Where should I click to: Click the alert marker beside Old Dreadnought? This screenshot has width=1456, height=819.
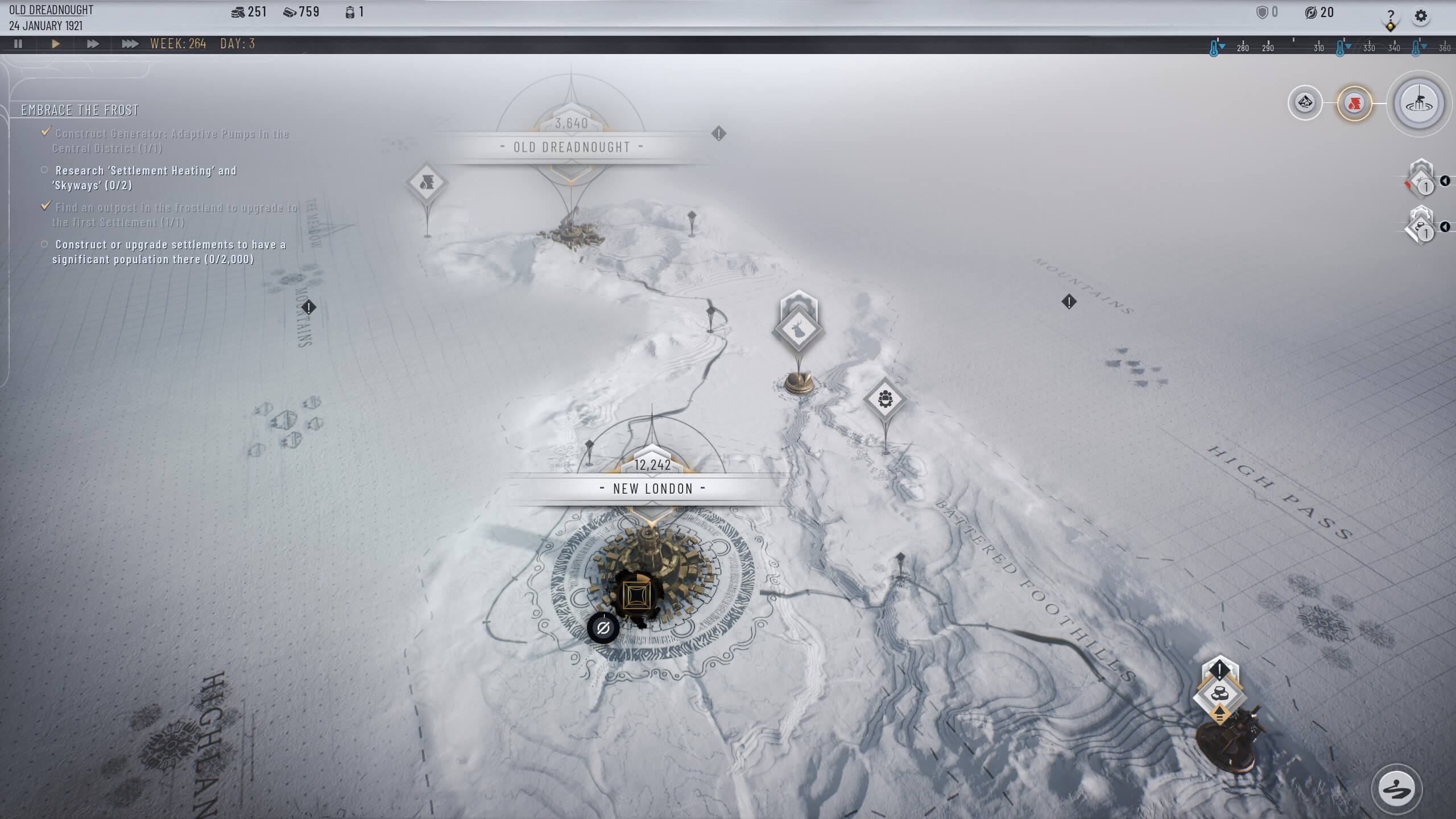tap(718, 134)
